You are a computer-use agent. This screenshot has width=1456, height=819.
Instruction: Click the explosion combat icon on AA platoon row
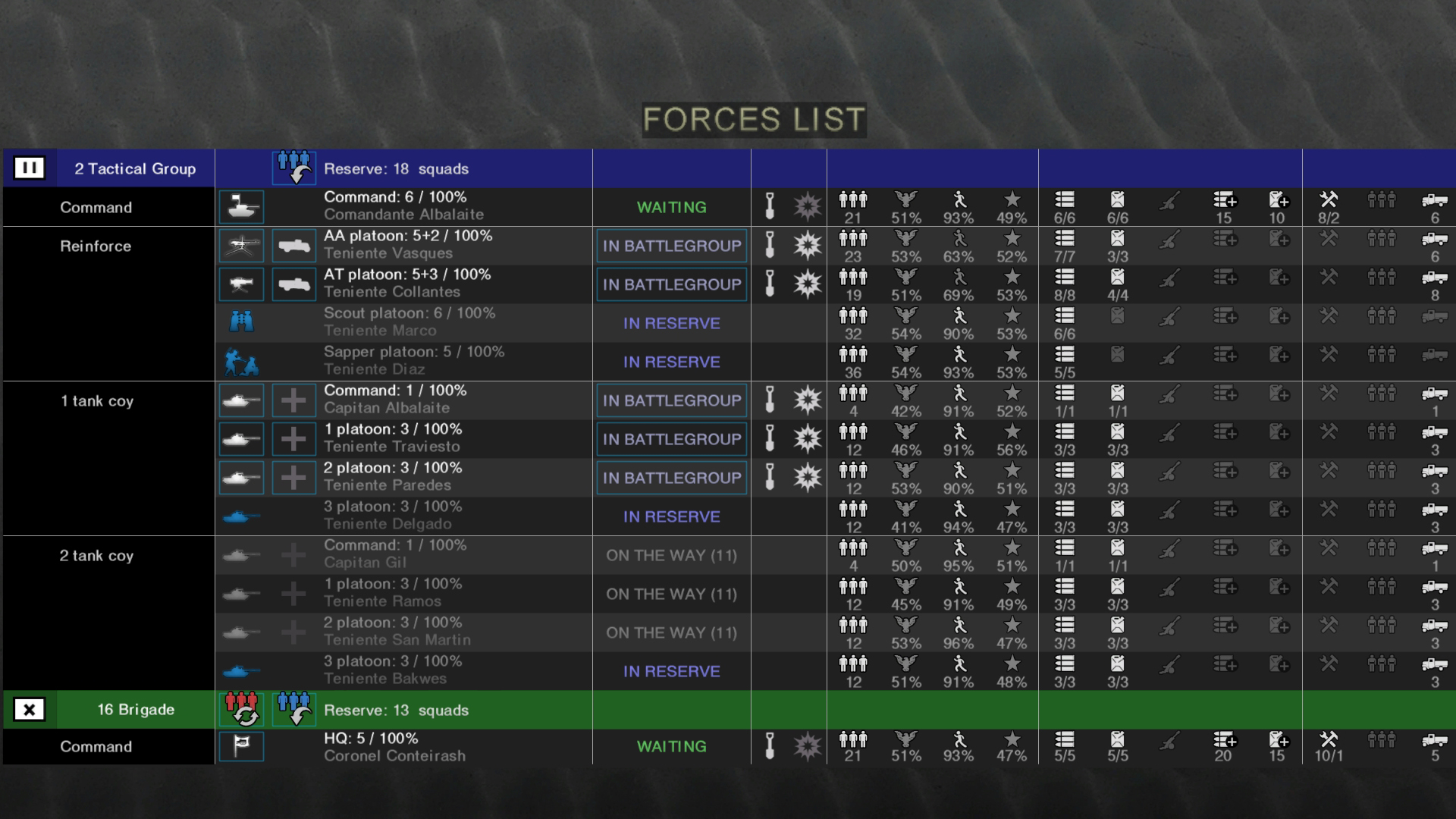point(808,245)
